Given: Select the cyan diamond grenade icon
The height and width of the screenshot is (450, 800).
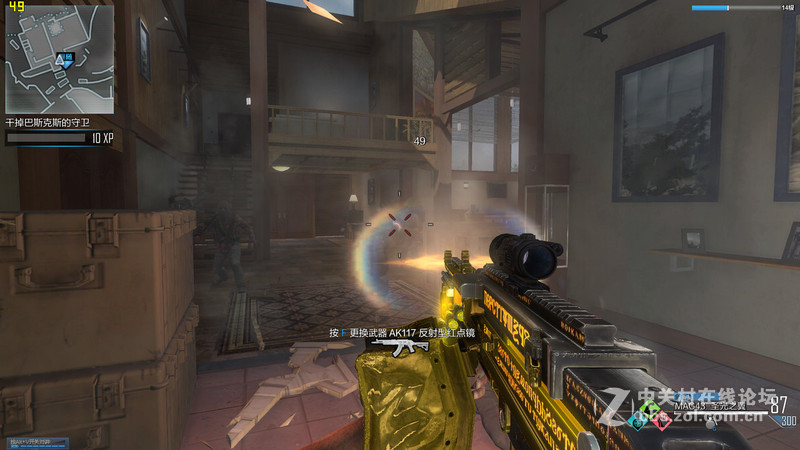Looking at the screenshot, I should point(638,422).
